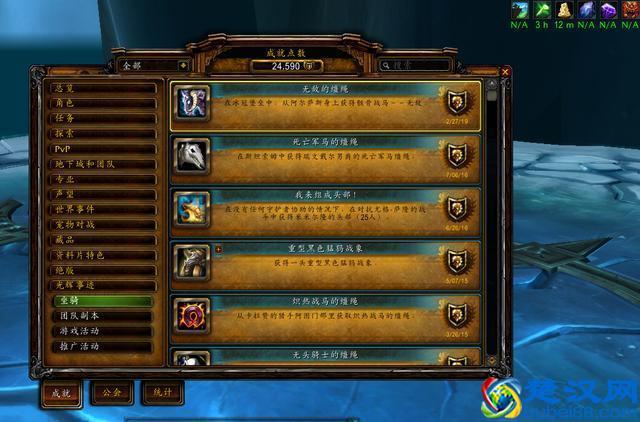Show the PvP achievements category
This screenshot has width=640, height=422.
(x=104, y=148)
